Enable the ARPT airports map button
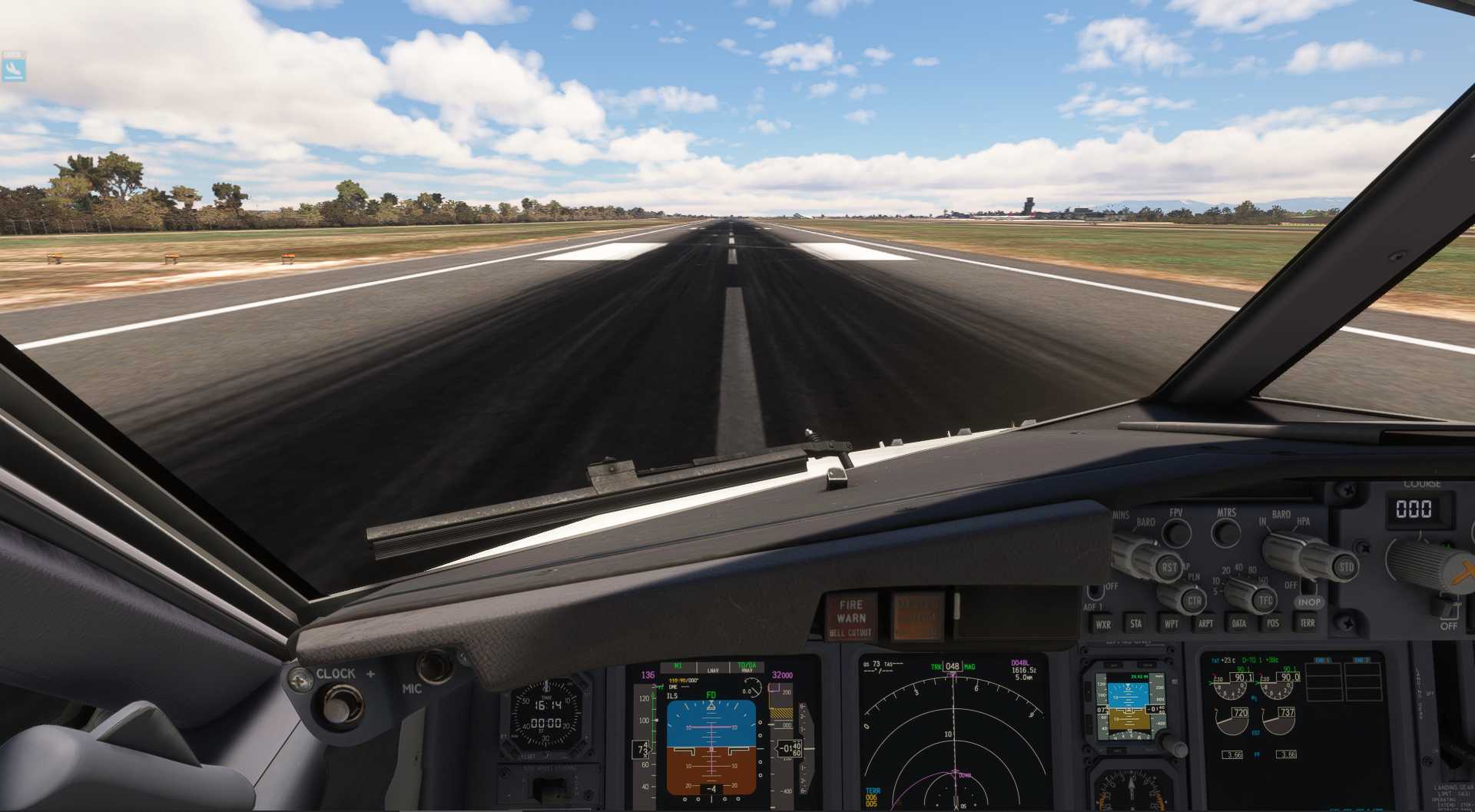The width and height of the screenshot is (1475, 812). click(x=1205, y=623)
